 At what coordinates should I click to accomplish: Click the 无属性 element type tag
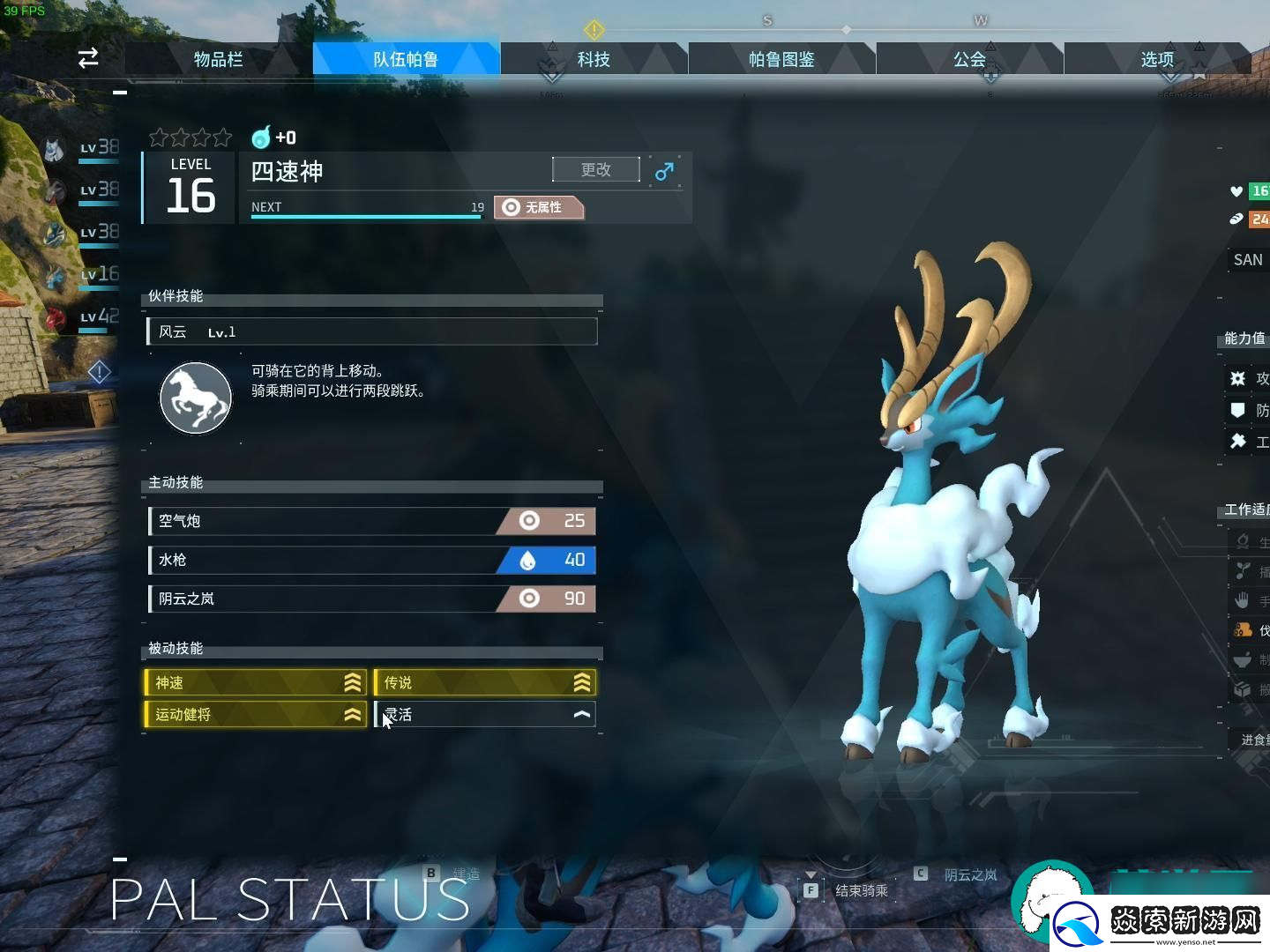[539, 207]
